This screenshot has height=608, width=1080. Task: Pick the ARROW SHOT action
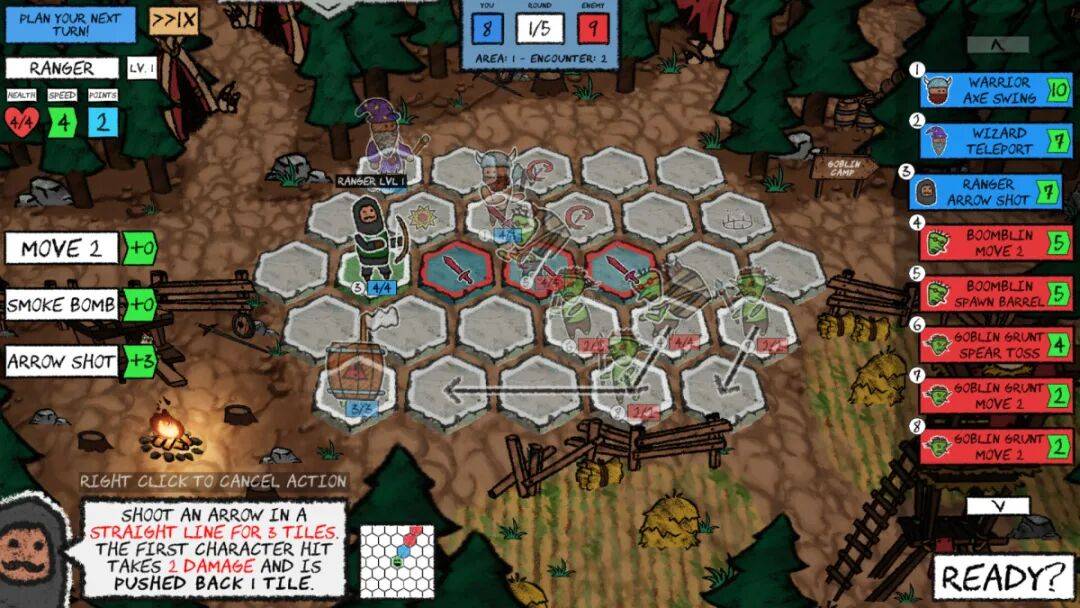62,361
